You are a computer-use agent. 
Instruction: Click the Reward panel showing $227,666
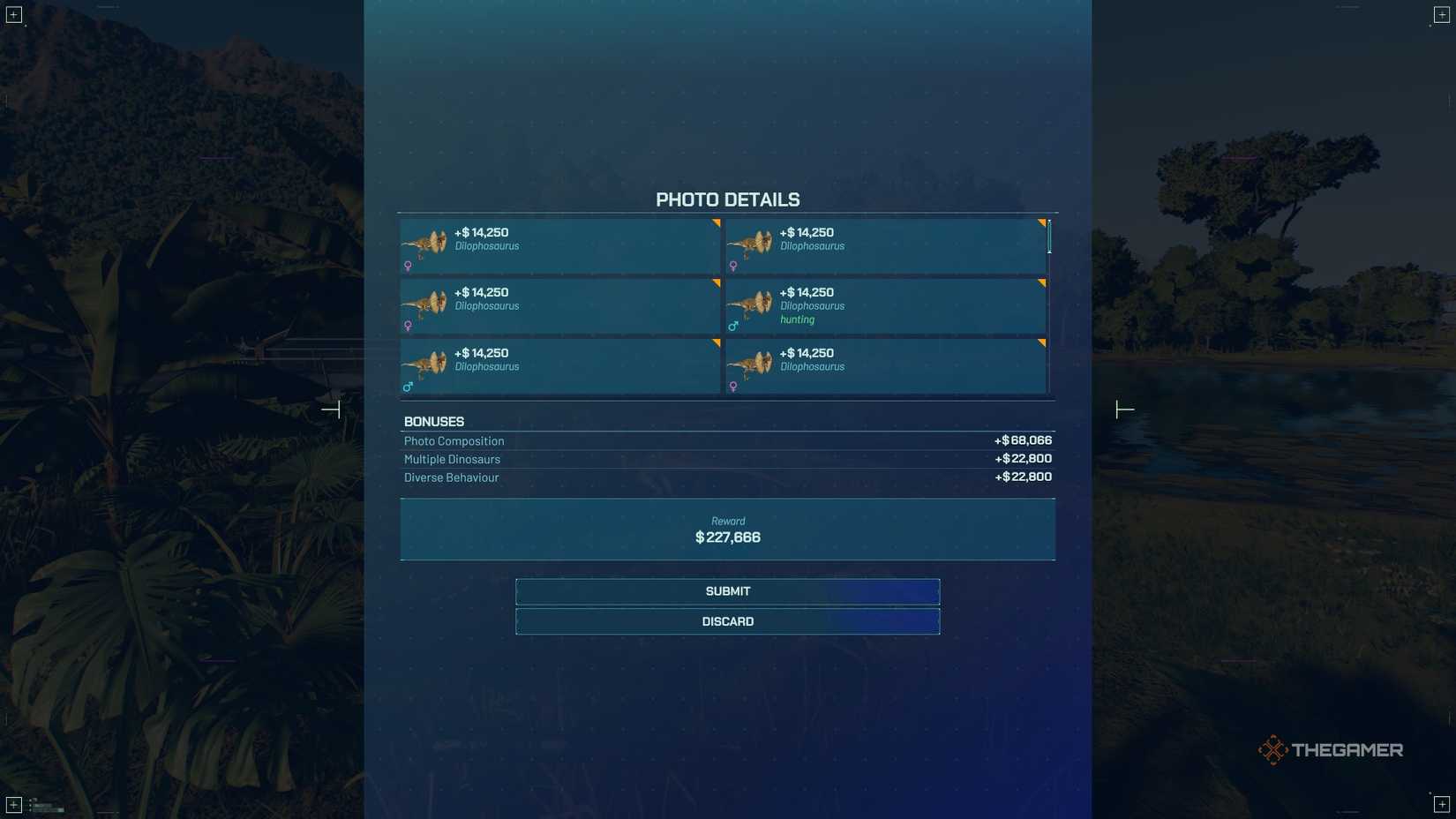coord(728,530)
